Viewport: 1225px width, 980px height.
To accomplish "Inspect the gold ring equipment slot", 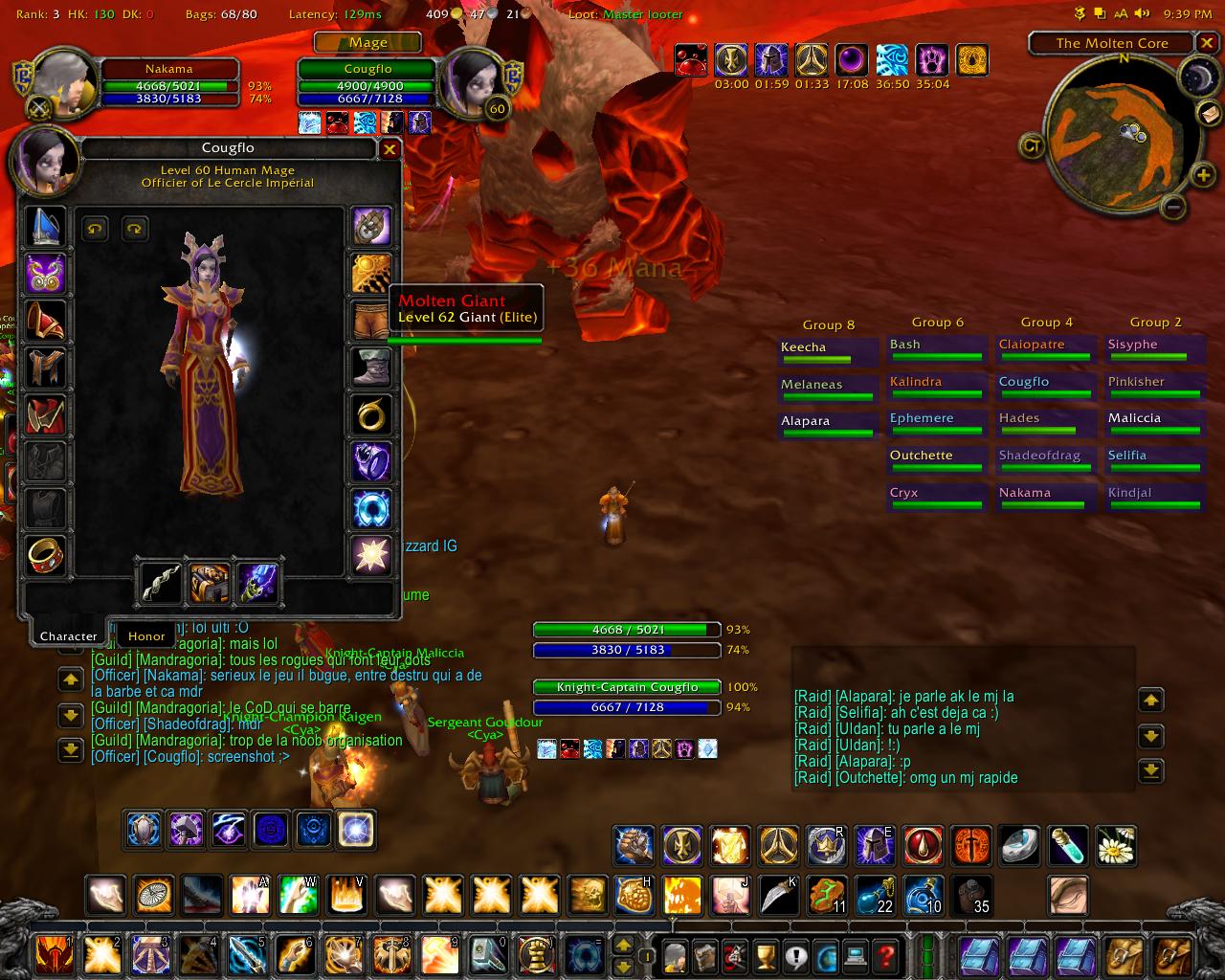I will [x=371, y=414].
